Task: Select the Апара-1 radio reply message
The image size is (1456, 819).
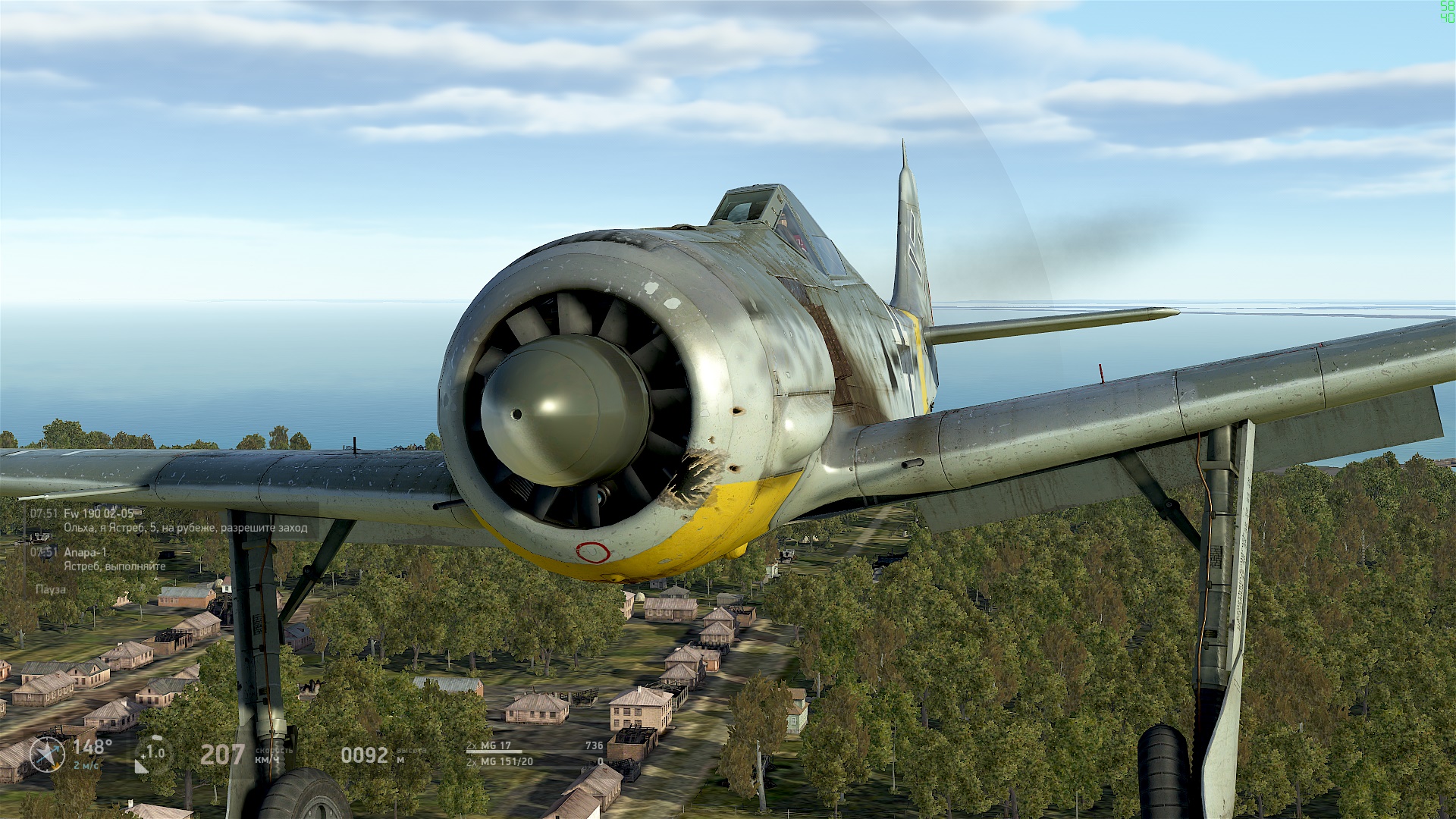Action: tap(114, 559)
